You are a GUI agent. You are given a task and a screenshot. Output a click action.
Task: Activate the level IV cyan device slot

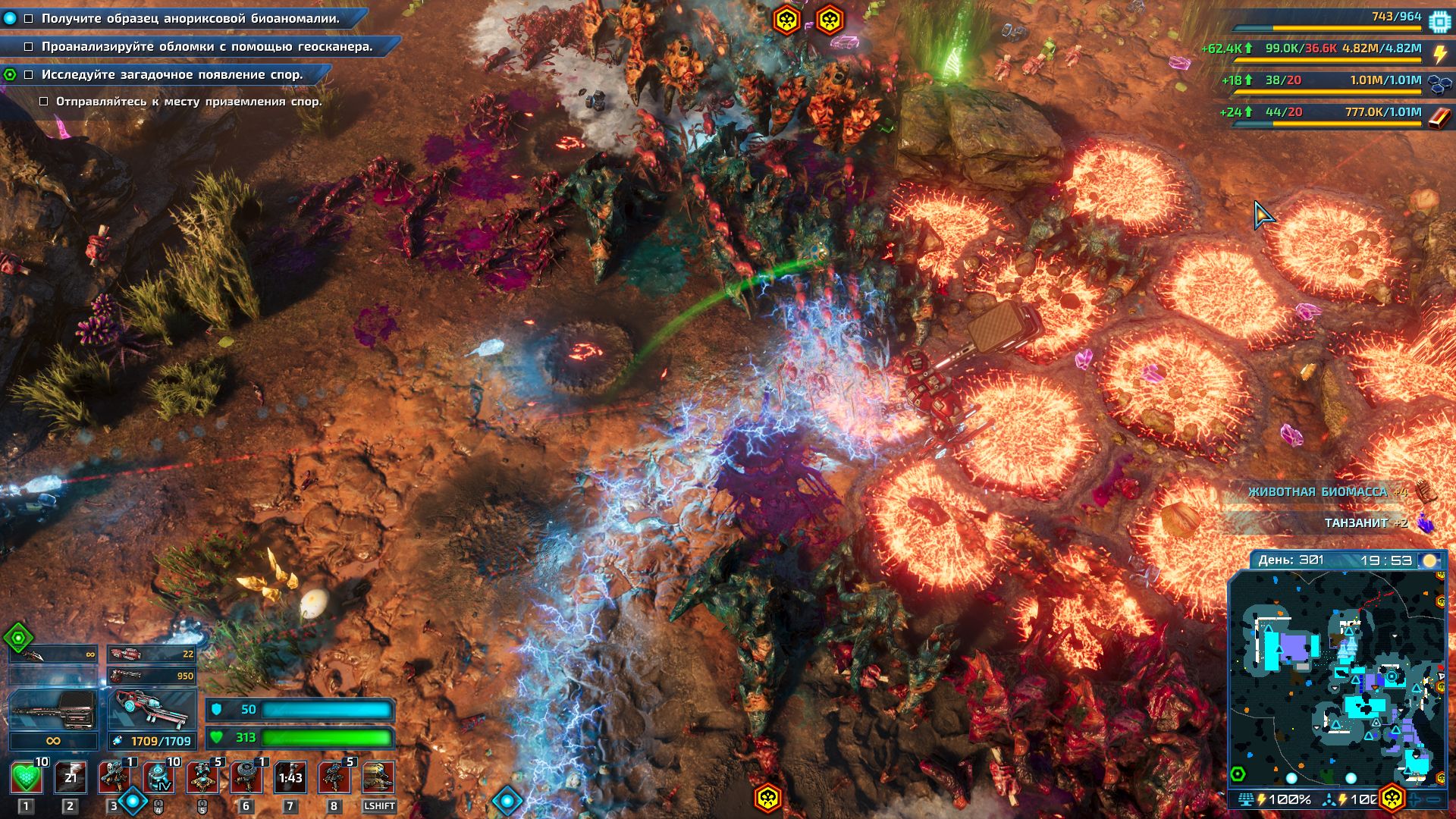coord(158,778)
